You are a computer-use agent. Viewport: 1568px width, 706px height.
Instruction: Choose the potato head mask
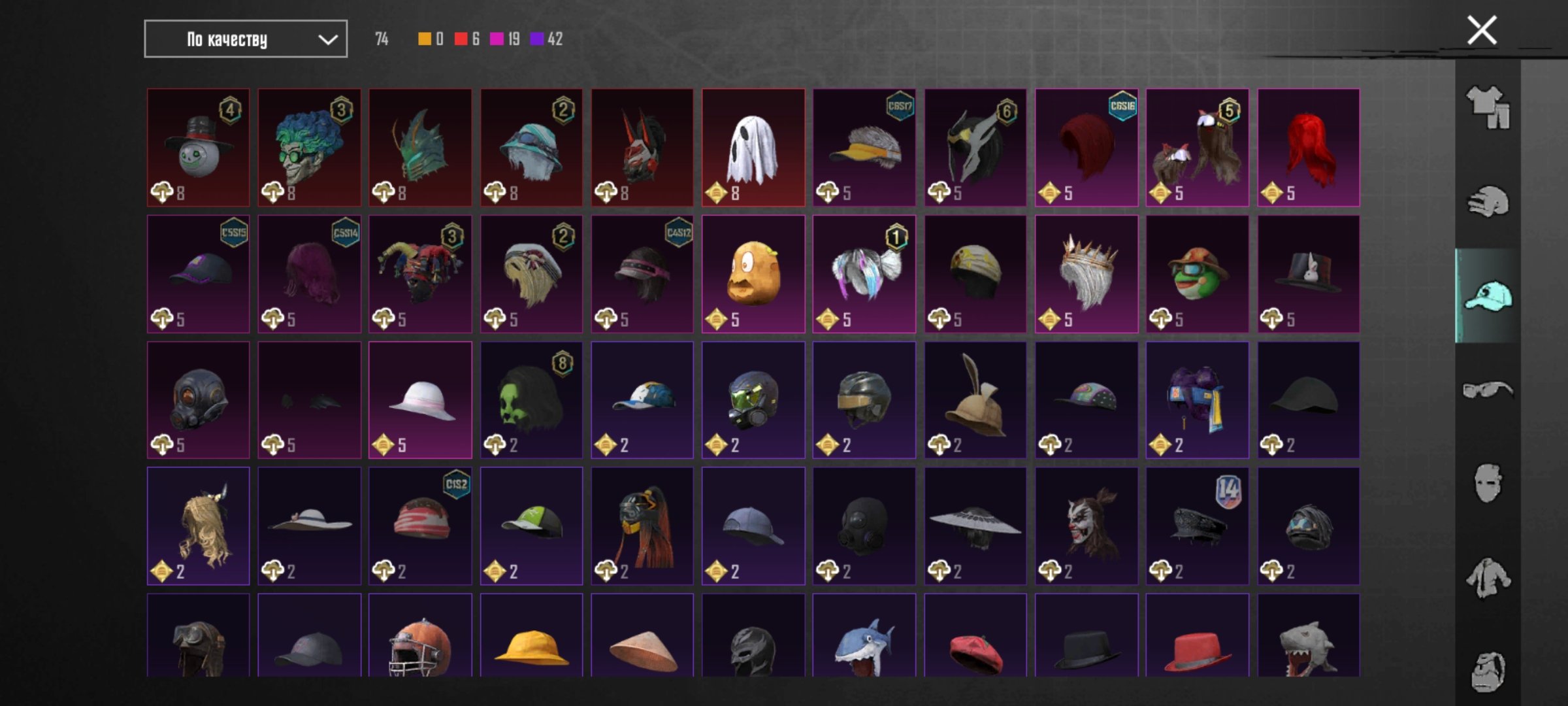coord(753,274)
